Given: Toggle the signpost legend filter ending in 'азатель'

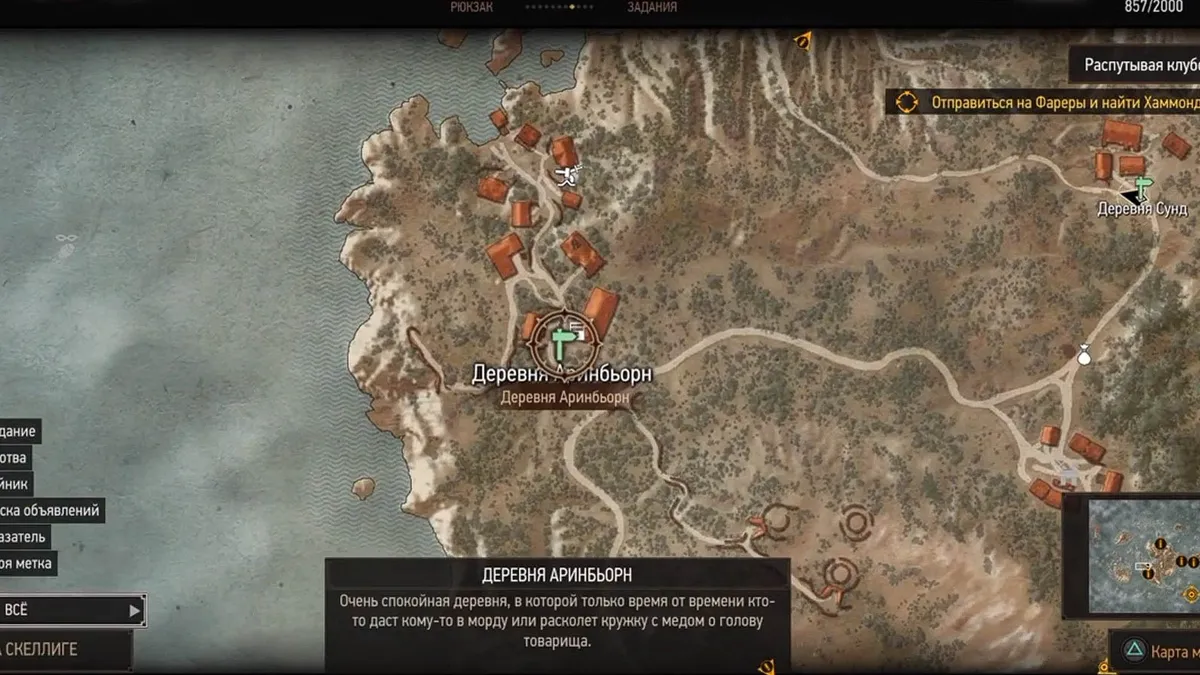Looking at the screenshot, I should point(23,537).
